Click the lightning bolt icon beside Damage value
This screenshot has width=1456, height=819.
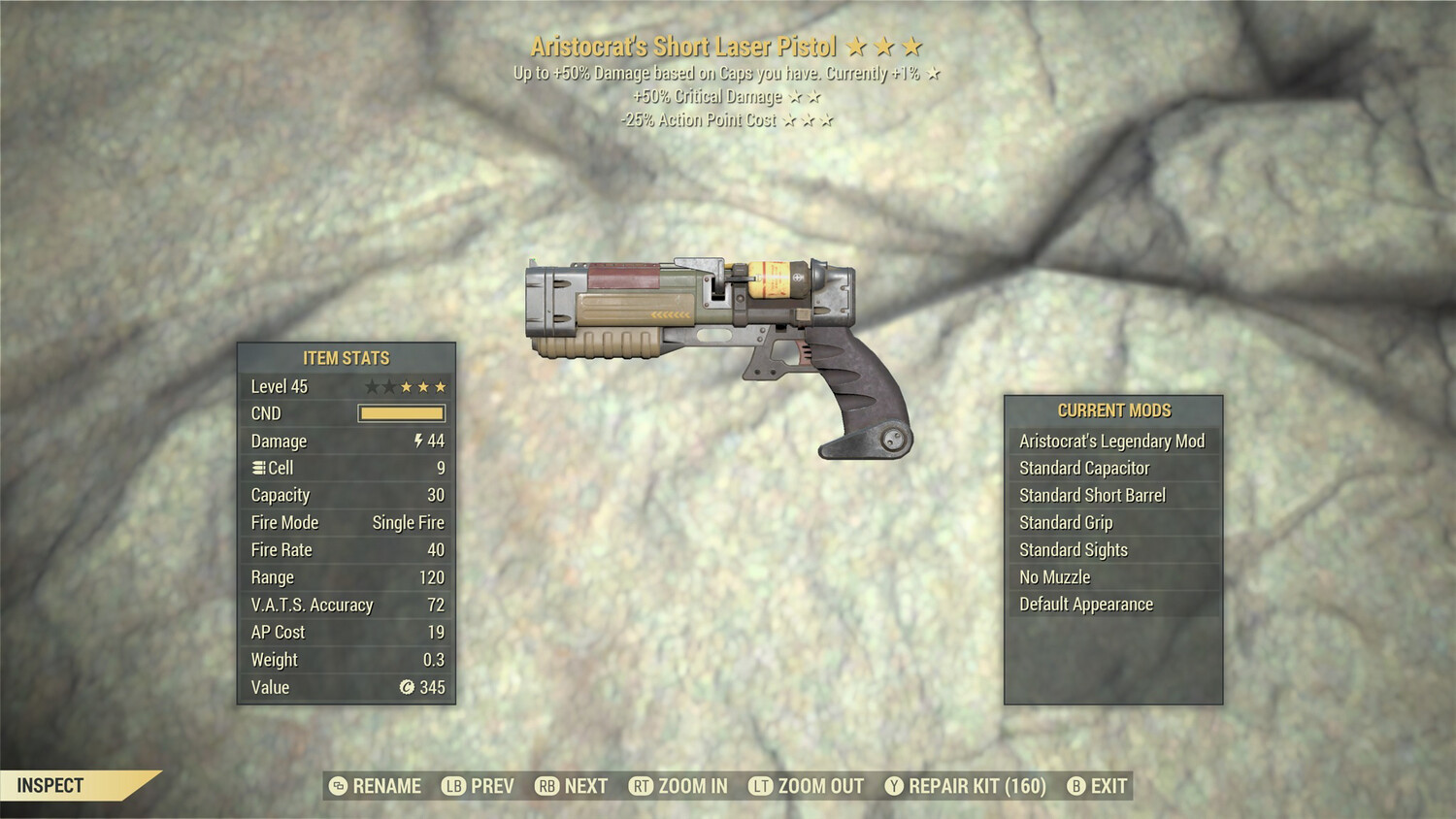[418, 442]
